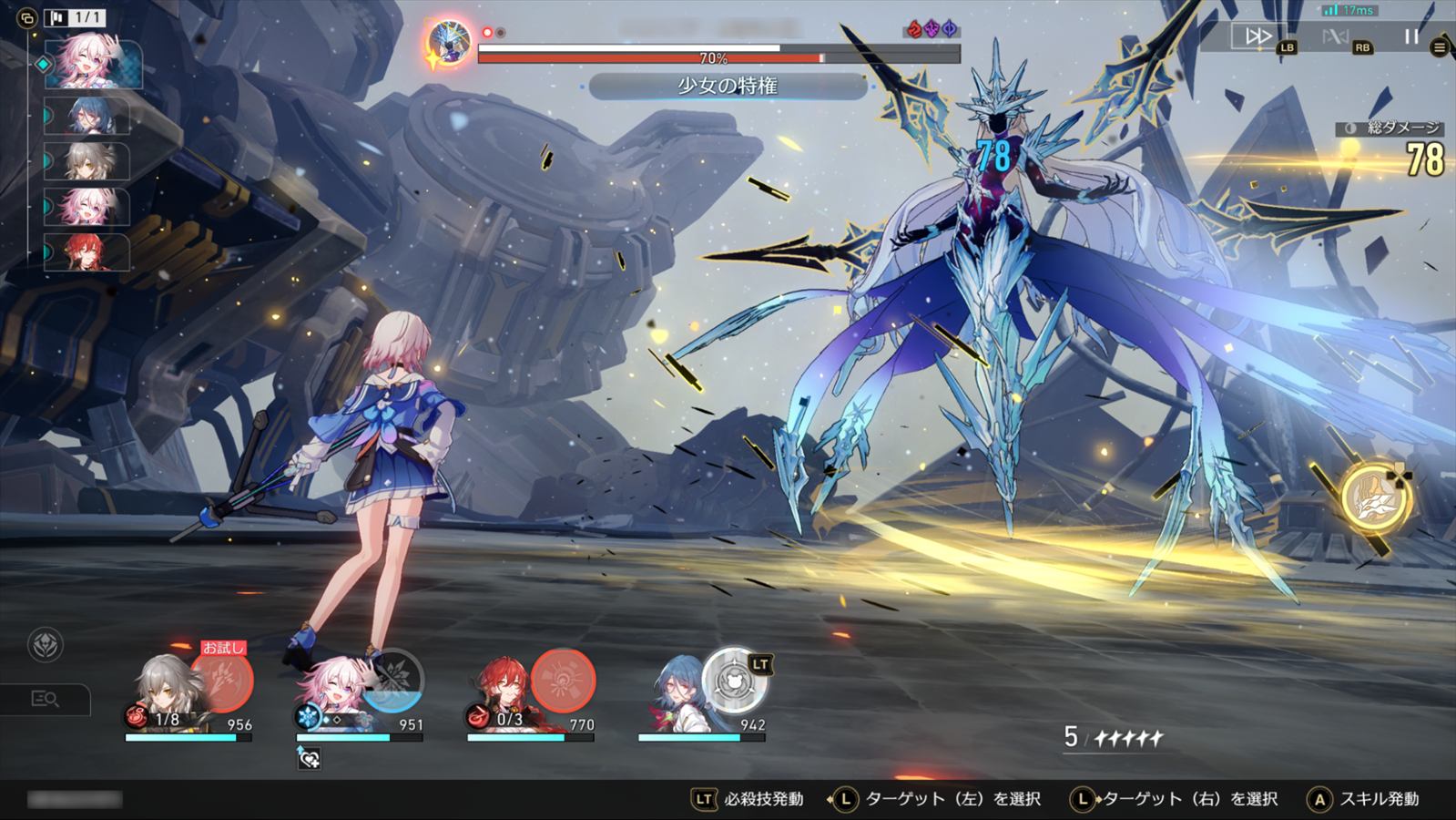Open the three-line battle menu
This screenshot has height=820, width=1456.
point(1440,47)
